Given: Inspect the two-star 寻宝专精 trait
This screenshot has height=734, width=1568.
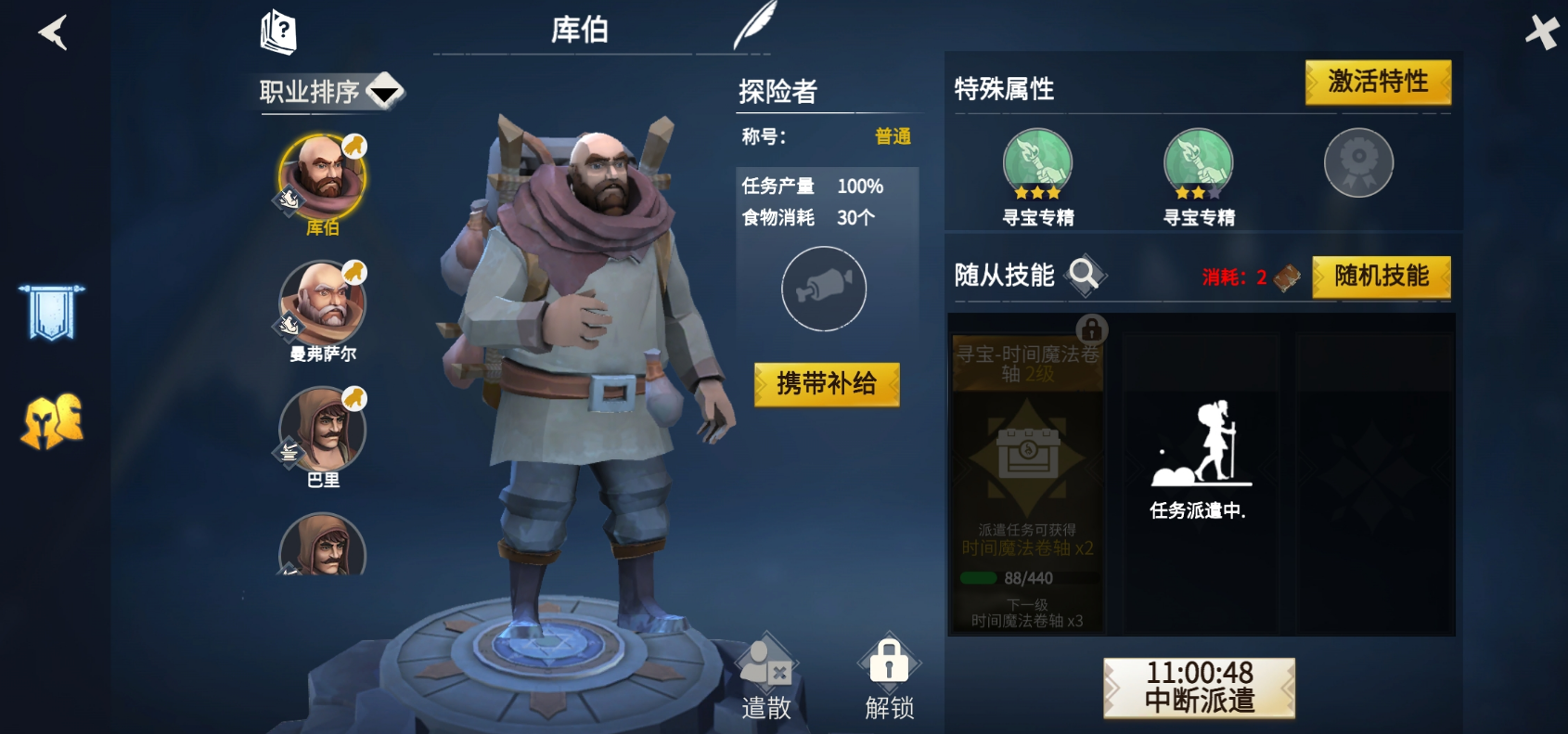Looking at the screenshot, I should pyautogui.click(x=1198, y=165).
